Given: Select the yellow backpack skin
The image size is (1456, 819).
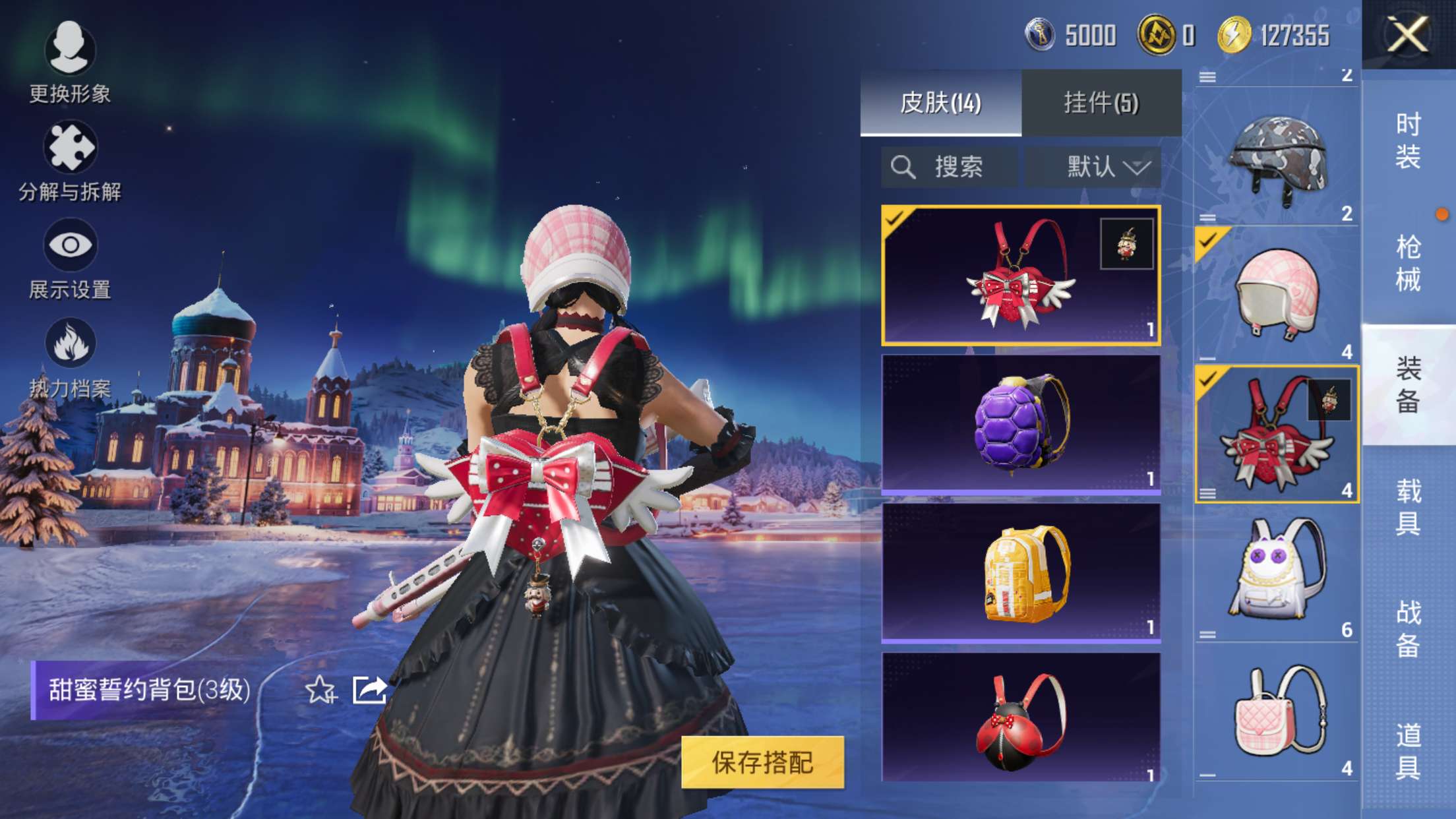Looking at the screenshot, I should [1021, 573].
